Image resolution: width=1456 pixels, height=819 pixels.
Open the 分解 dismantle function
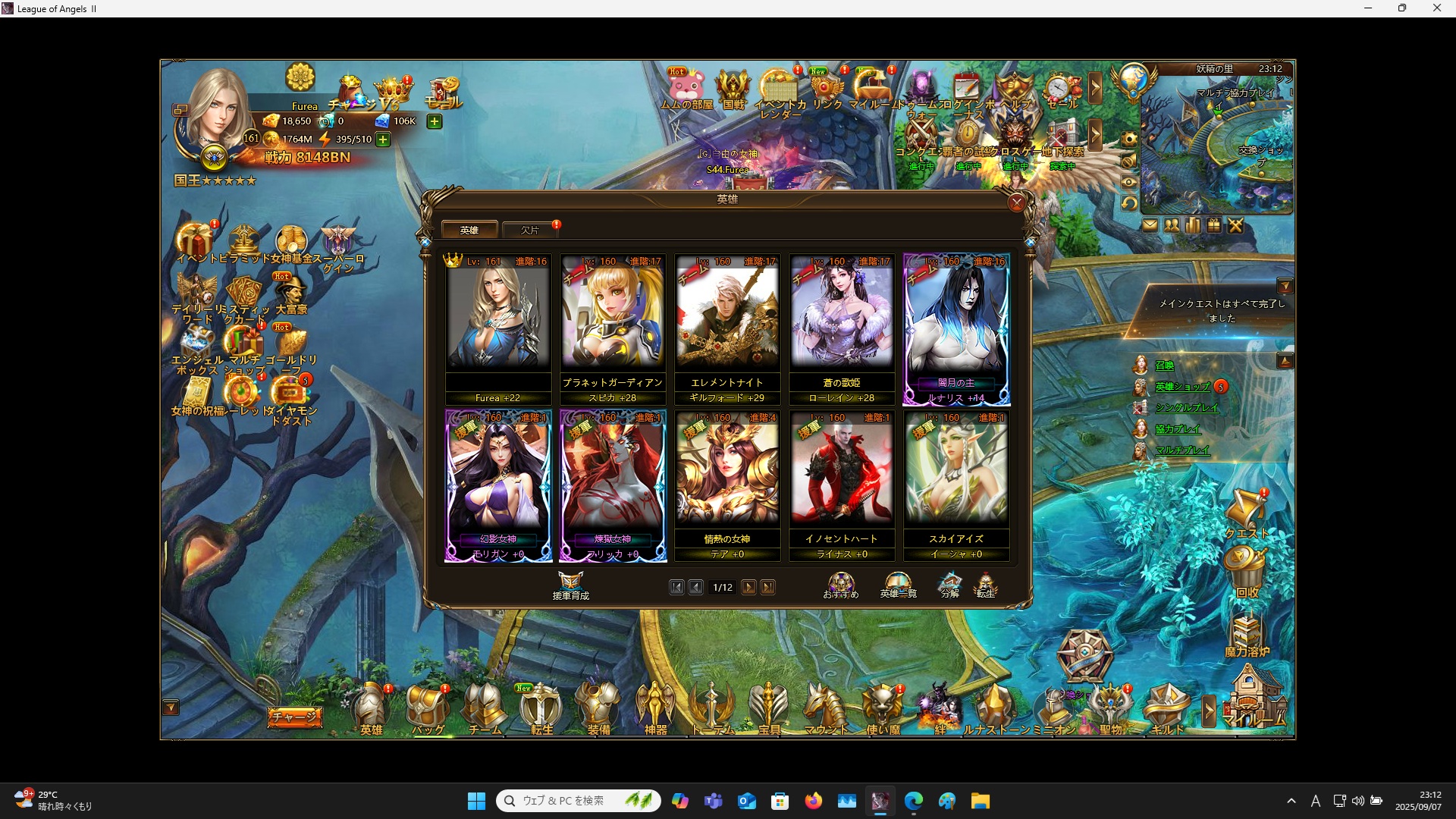pos(949,585)
